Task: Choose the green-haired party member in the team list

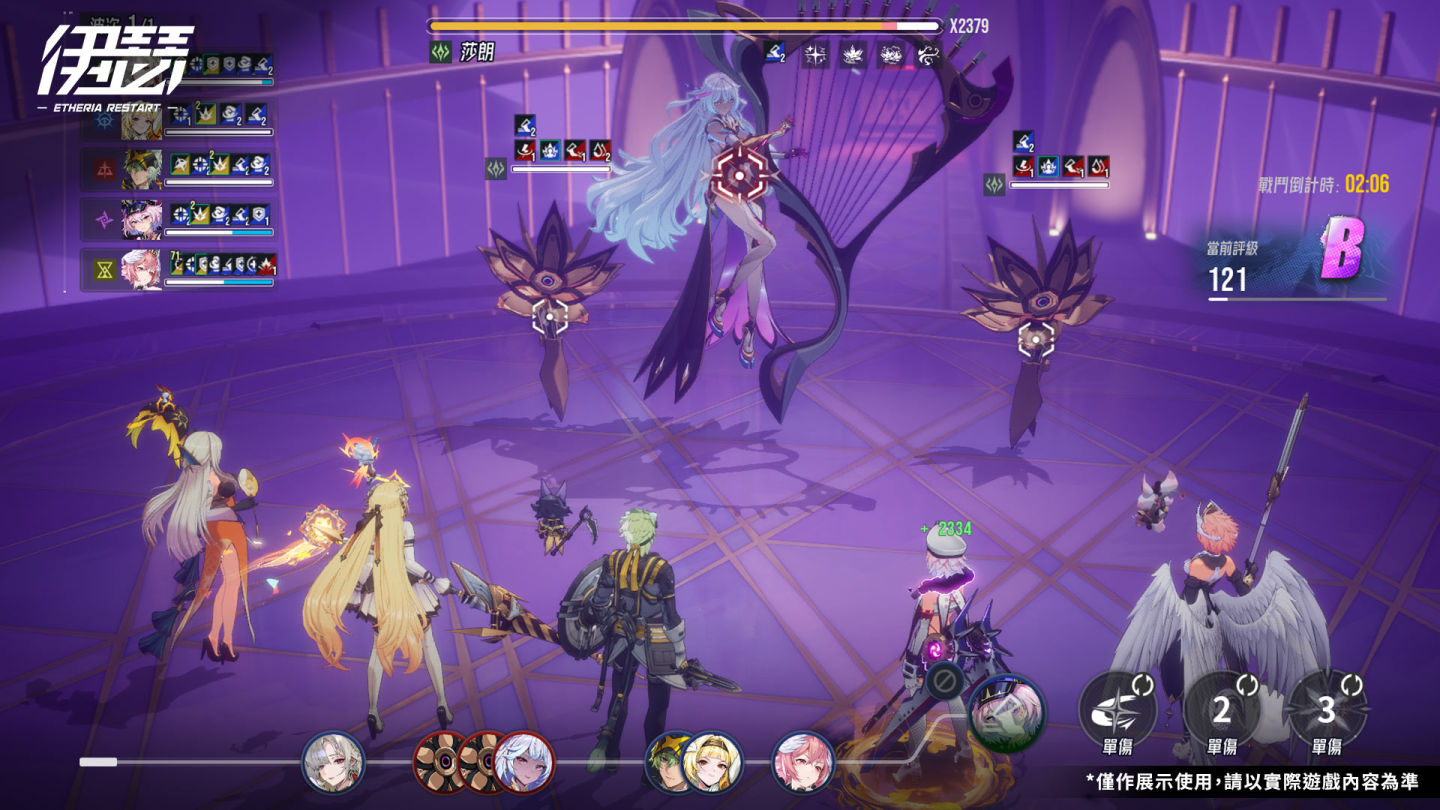Action: (142, 170)
